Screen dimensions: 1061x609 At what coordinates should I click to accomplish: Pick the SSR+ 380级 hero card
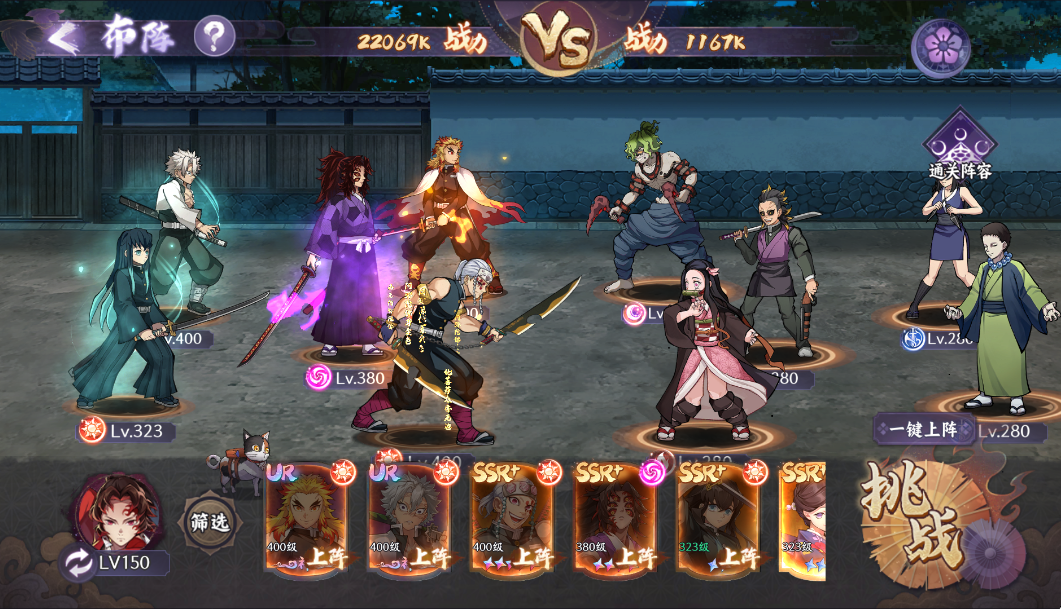(x=616, y=518)
